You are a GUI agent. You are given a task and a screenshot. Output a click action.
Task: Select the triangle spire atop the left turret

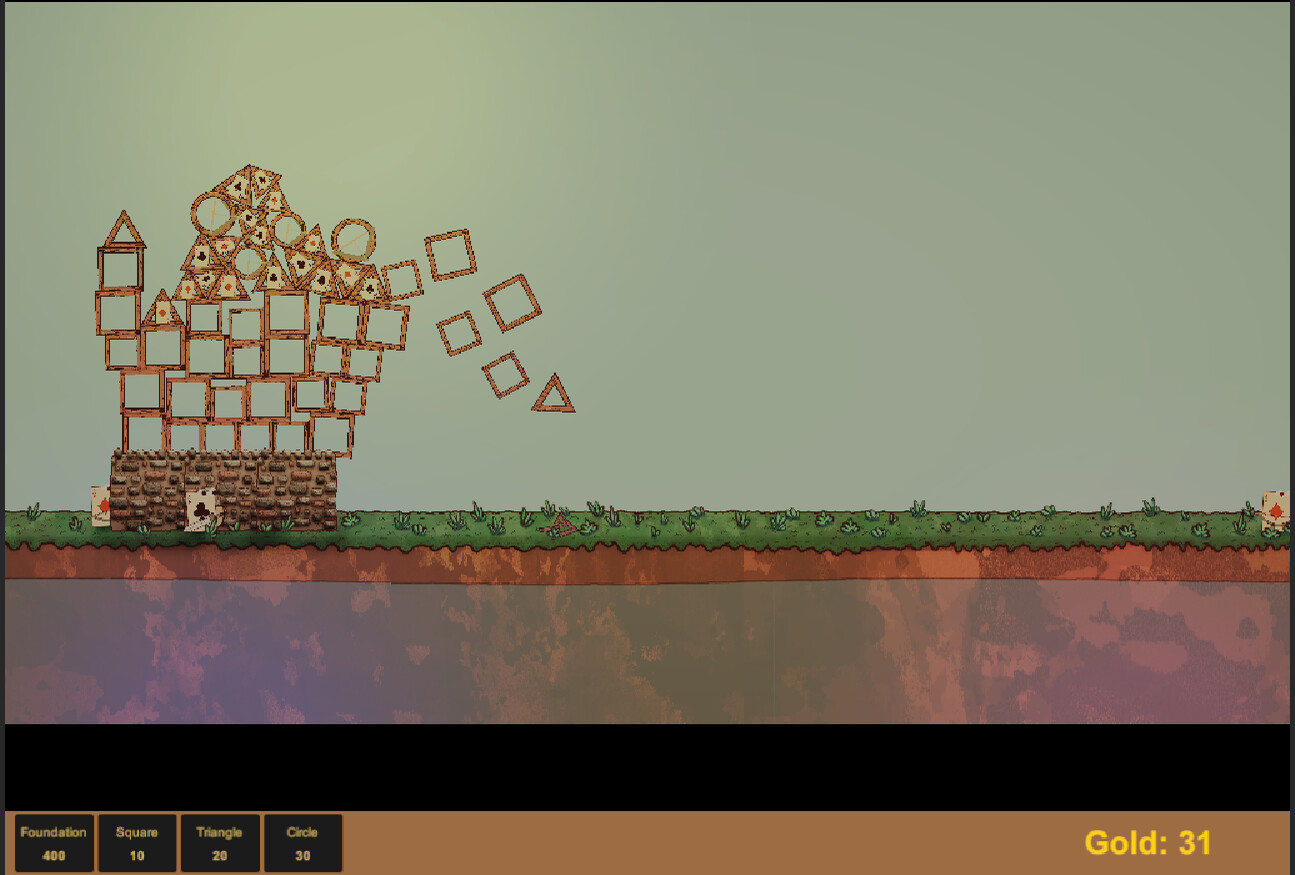coord(123,225)
